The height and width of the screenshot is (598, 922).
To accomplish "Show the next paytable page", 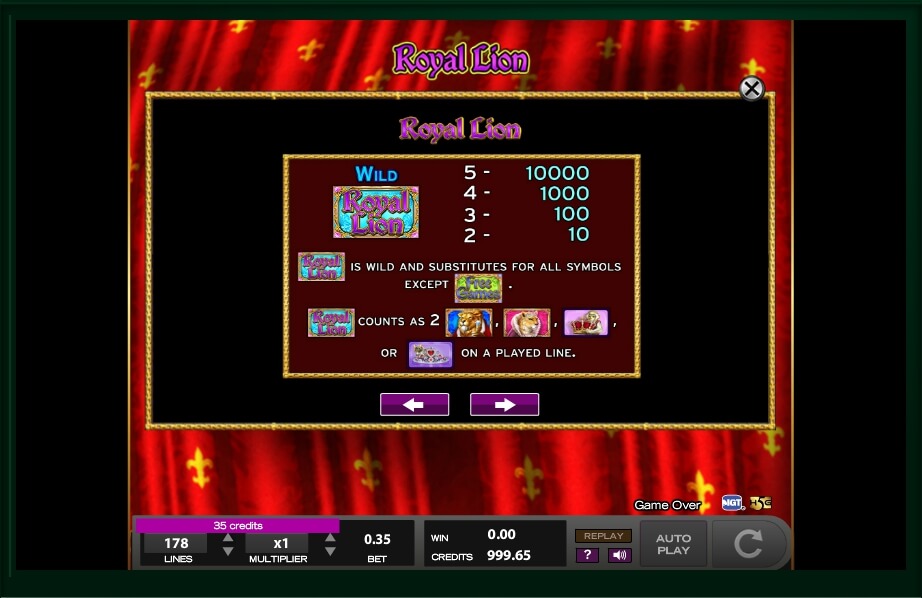I will (504, 404).
